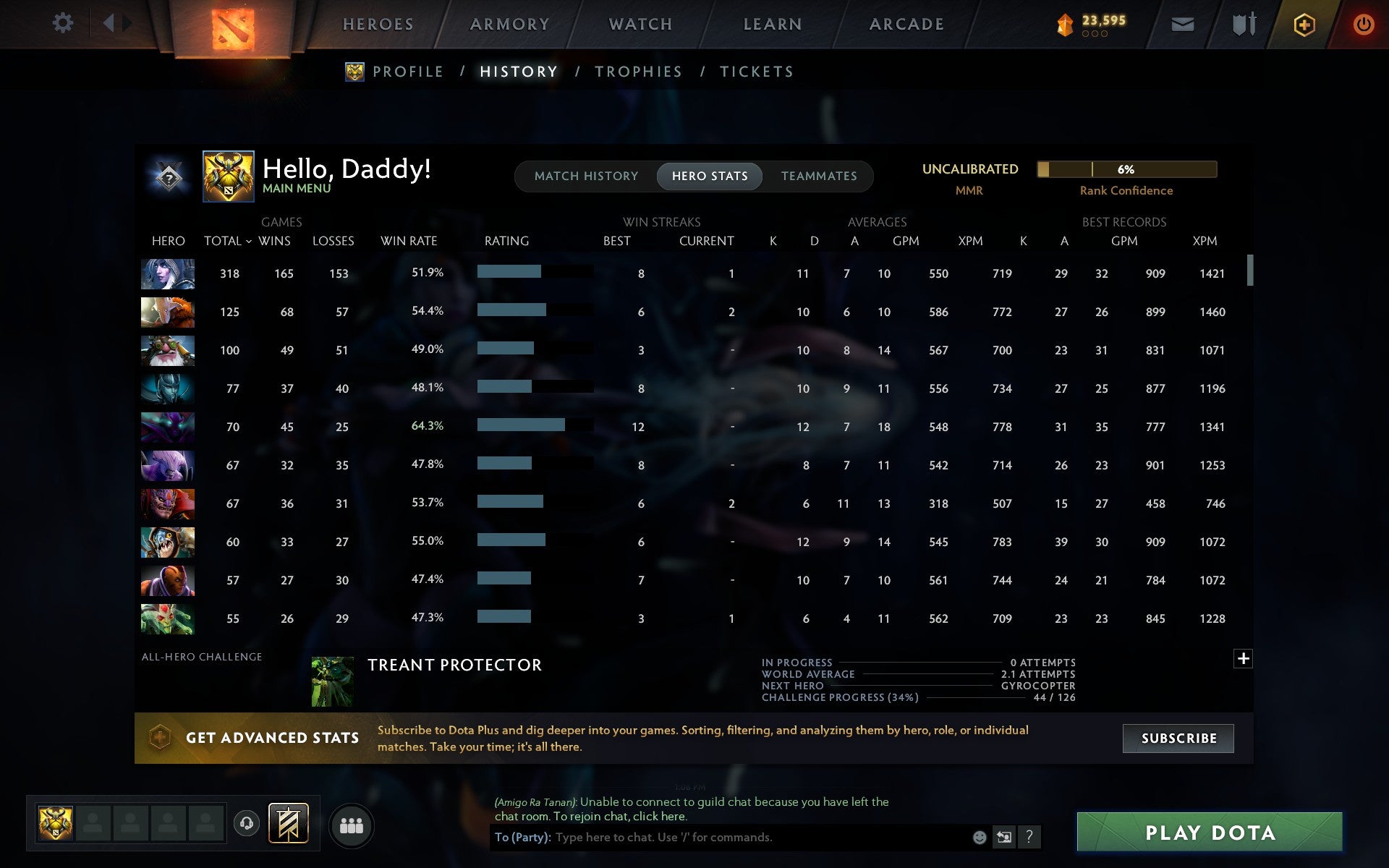This screenshot has width=1389, height=868.
Task: Open the friends list icon bottom left
Action: click(x=351, y=824)
